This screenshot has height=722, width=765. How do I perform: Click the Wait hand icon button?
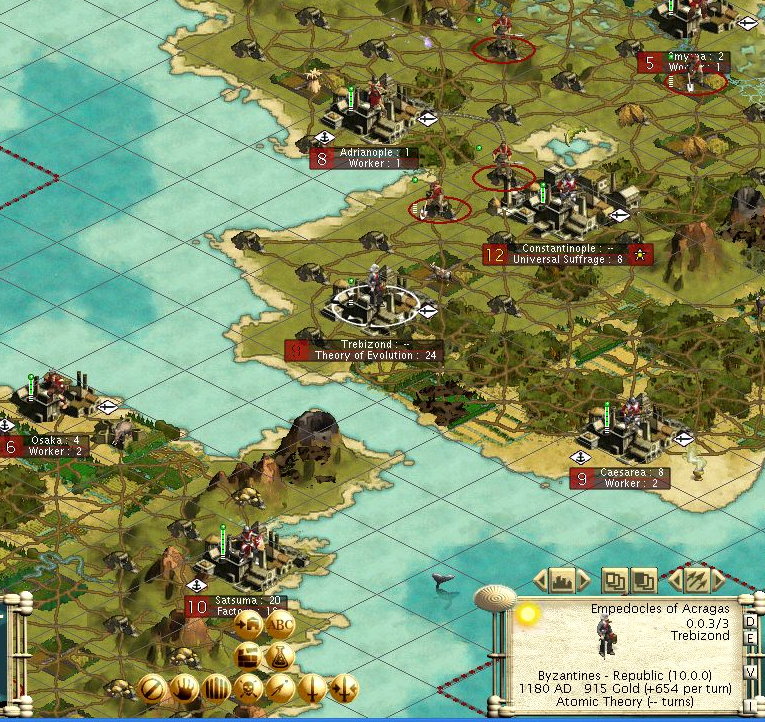(x=184, y=688)
